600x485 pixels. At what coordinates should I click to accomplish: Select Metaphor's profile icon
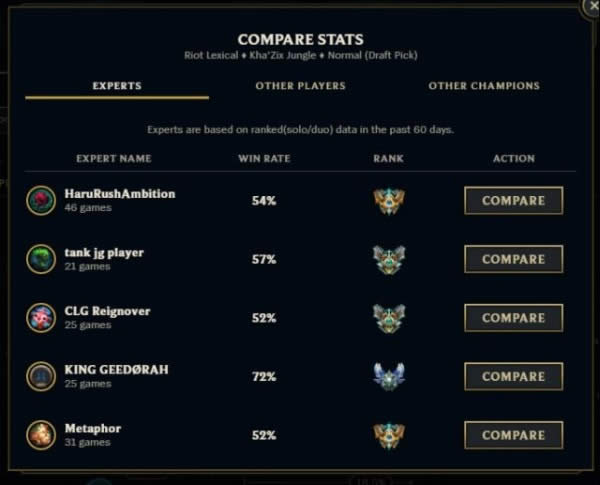[x=41, y=435]
